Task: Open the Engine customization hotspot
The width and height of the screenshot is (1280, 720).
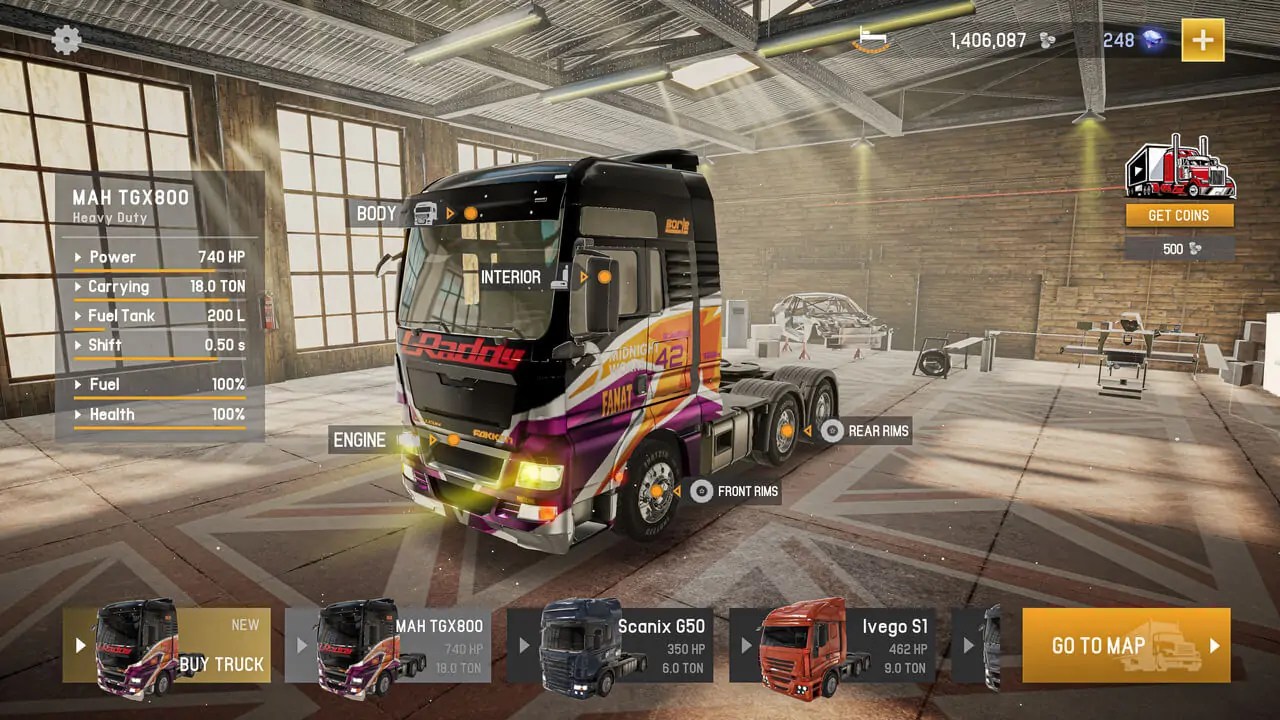Action: click(x=454, y=439)
